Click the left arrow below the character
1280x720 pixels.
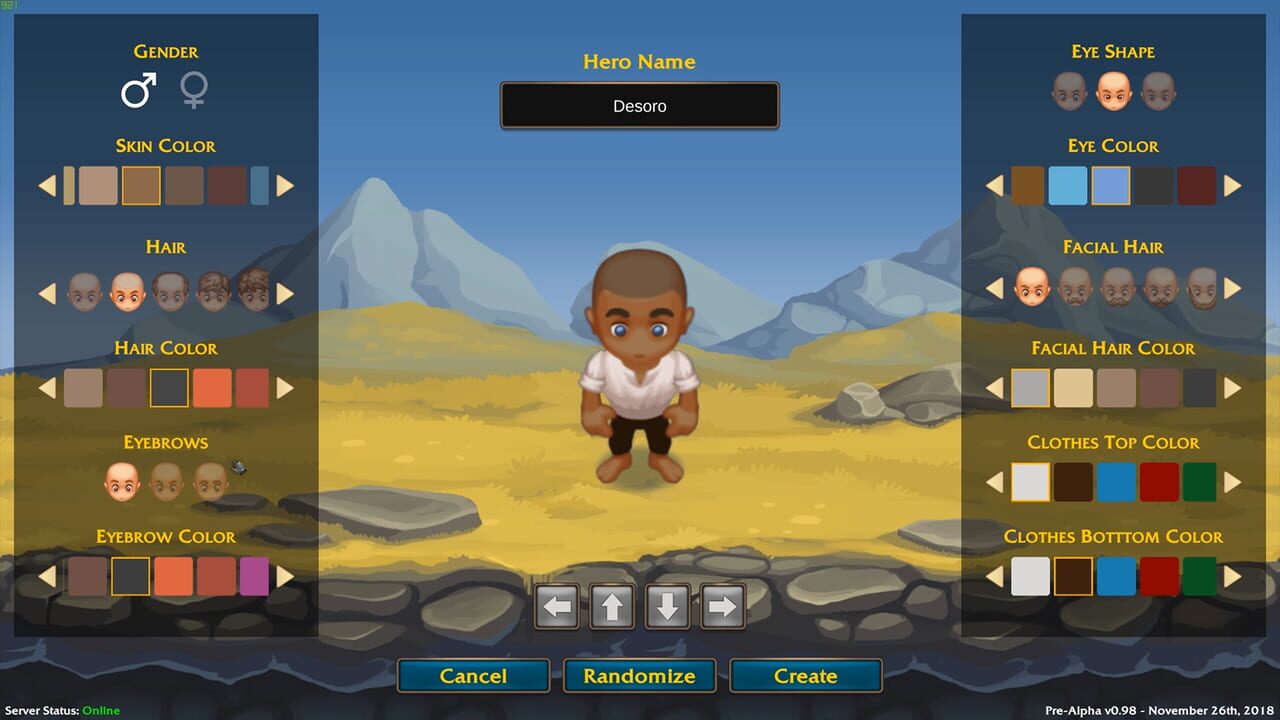pyautogui.click(x=557, y=606)
